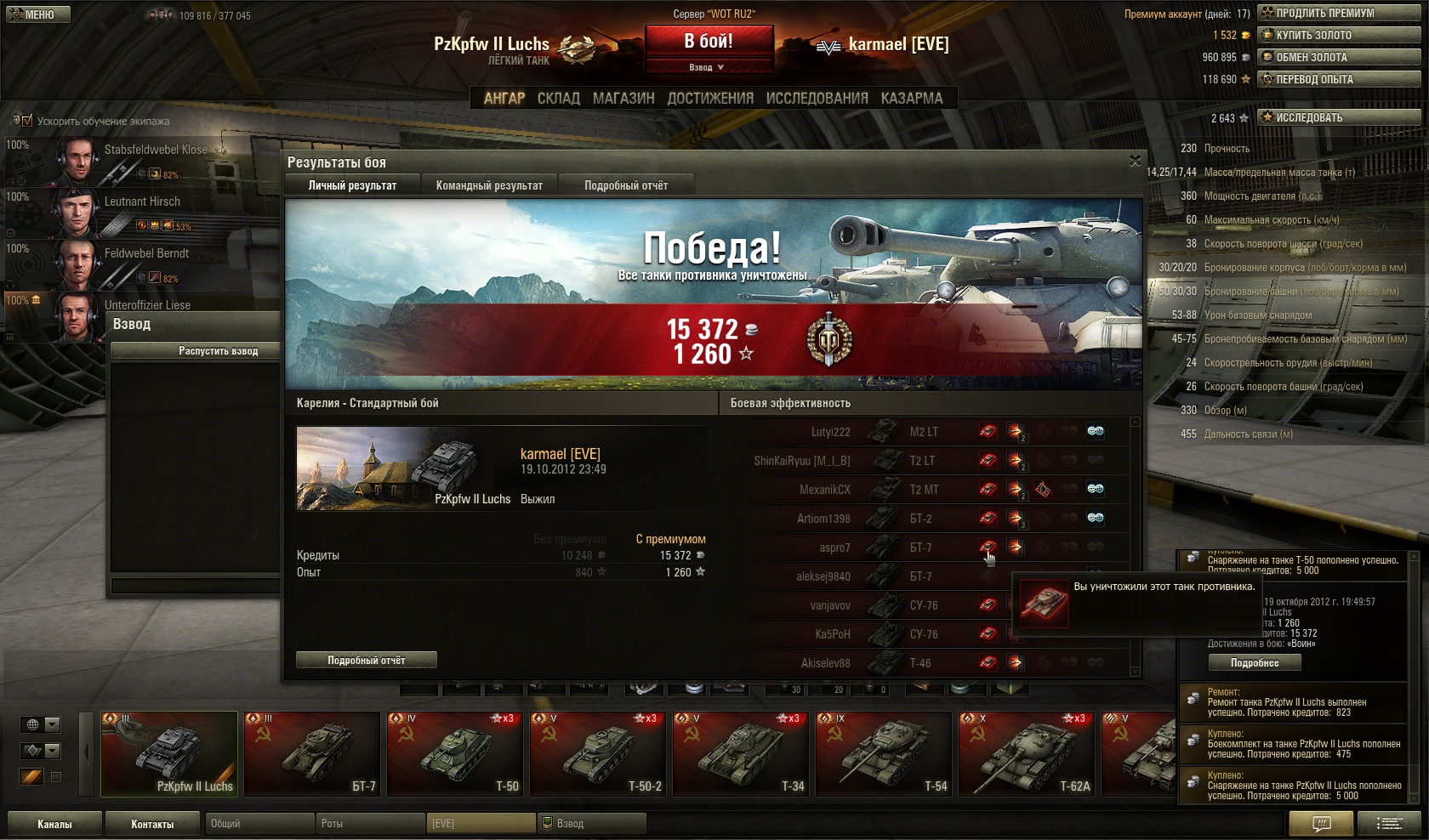
Task: Switch to the Склад section
Action: [x=558, y=99]
